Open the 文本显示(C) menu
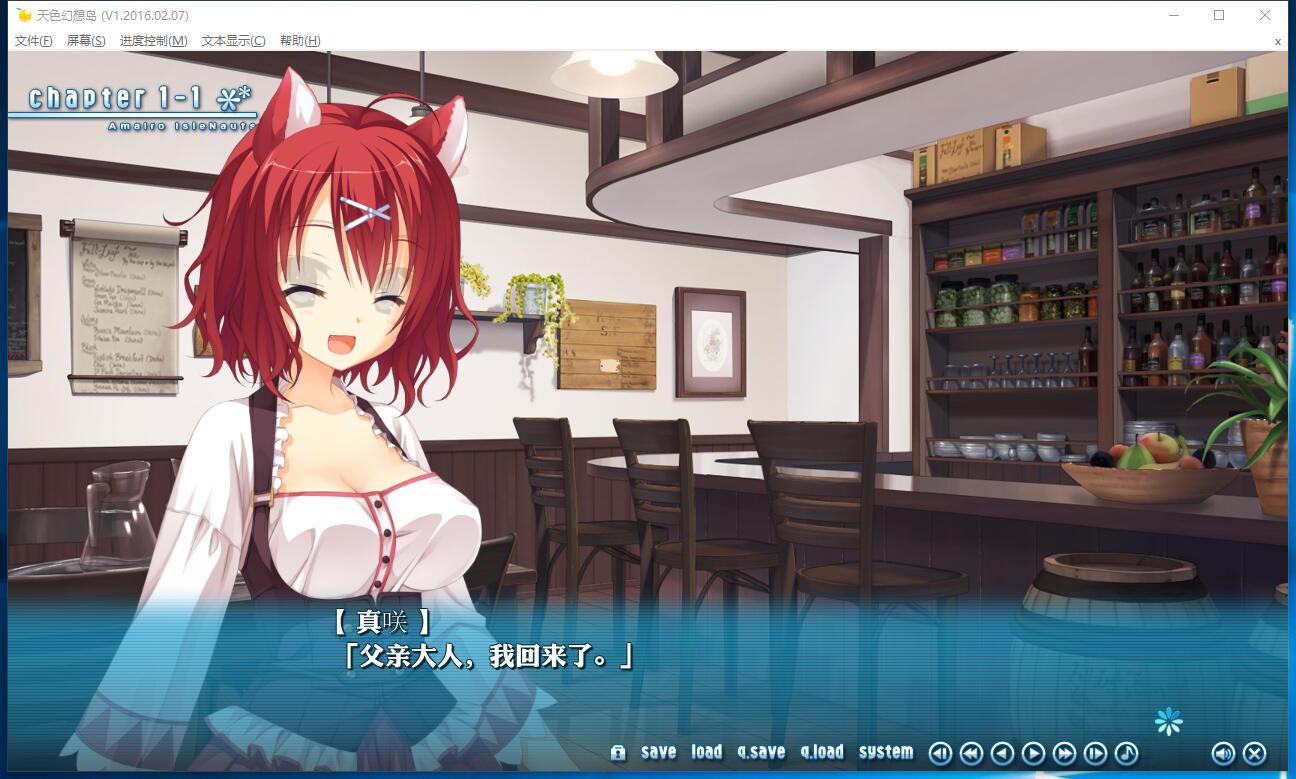The image size is (1296, 779). (233, 41)
